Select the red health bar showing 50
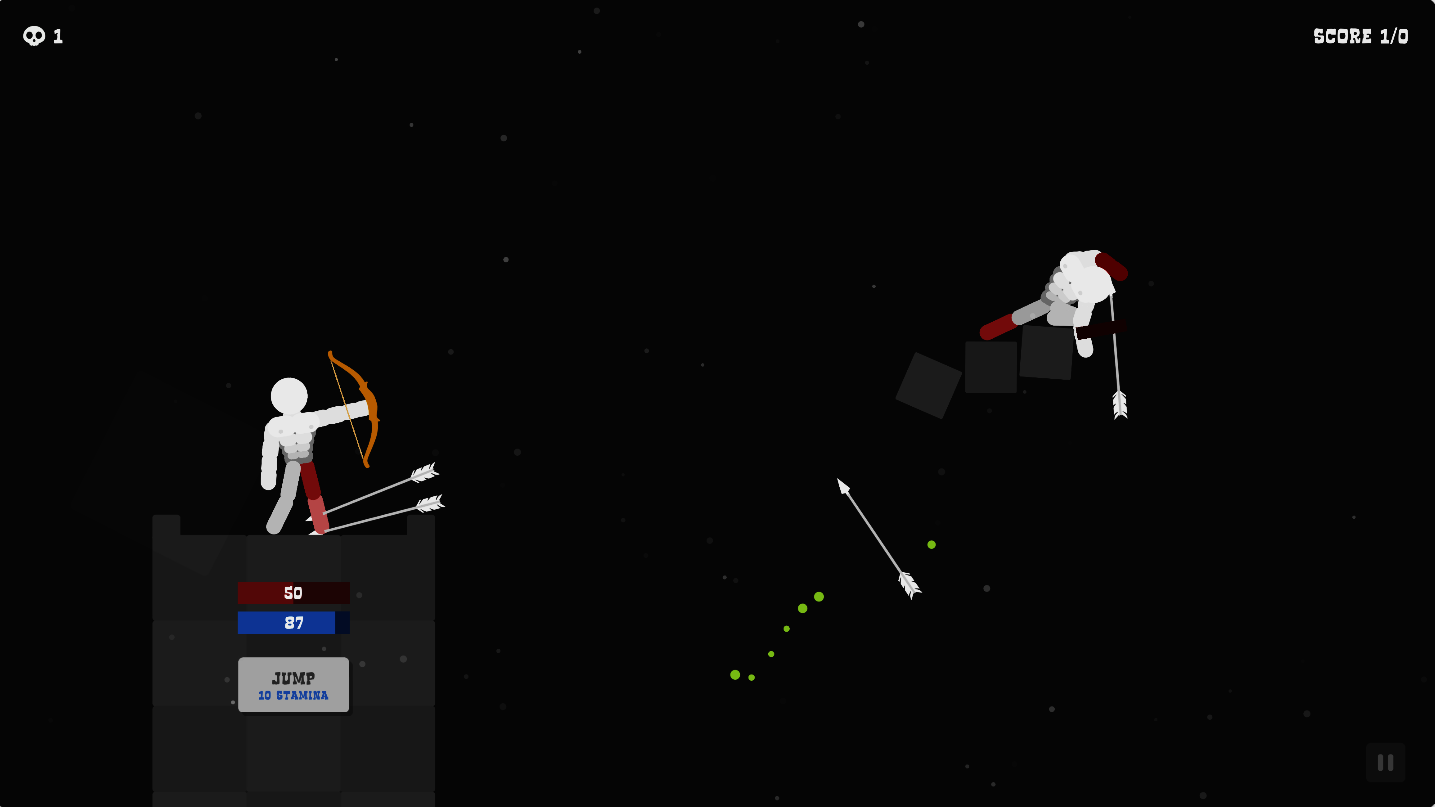Image resolution: width=1435 pixels, height=807 pixels. [293, 592]
